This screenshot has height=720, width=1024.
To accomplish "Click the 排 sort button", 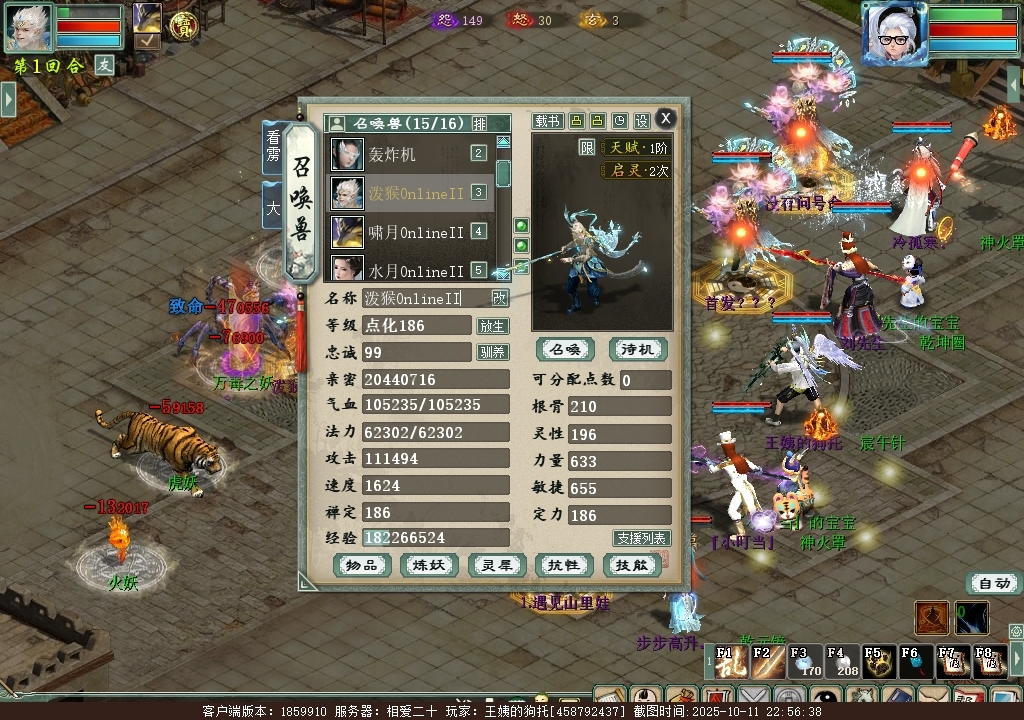I will 480,124.
